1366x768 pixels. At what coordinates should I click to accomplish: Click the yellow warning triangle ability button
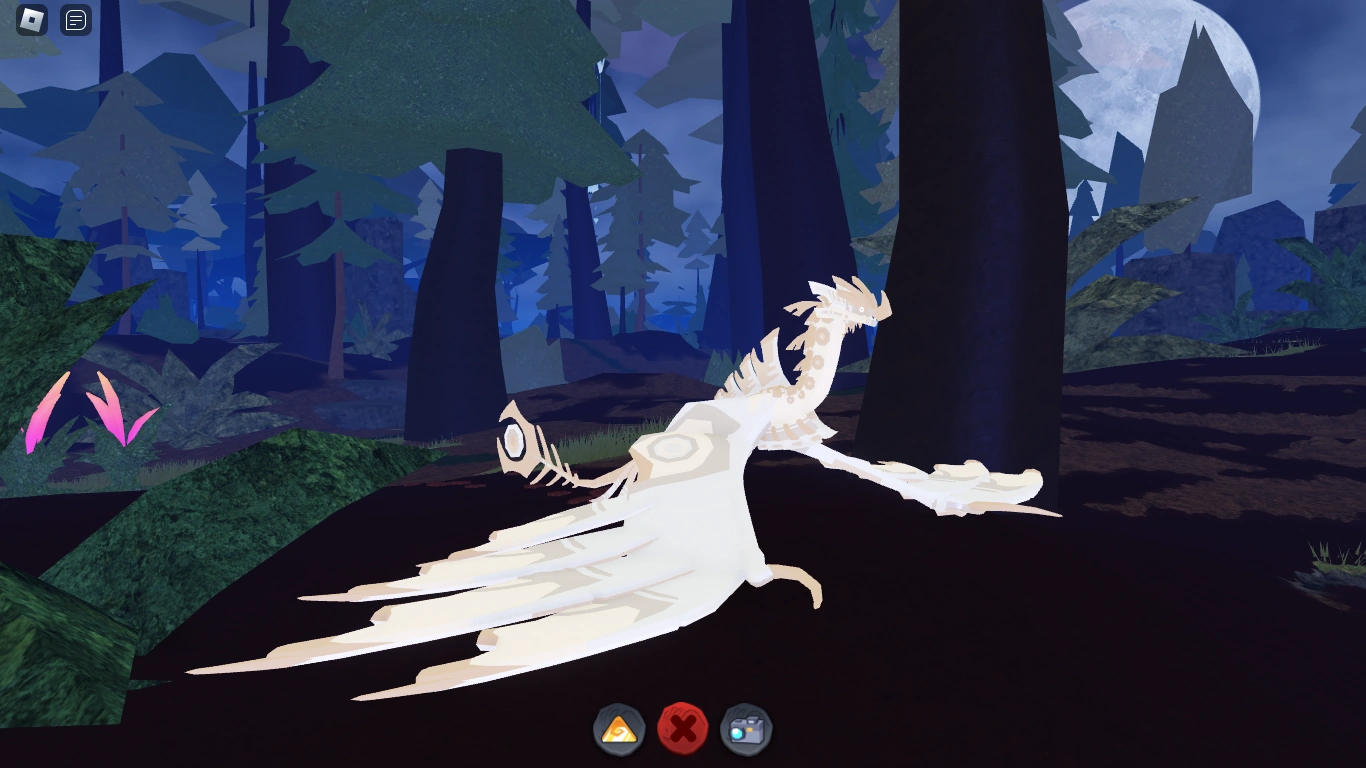[620, 730]
